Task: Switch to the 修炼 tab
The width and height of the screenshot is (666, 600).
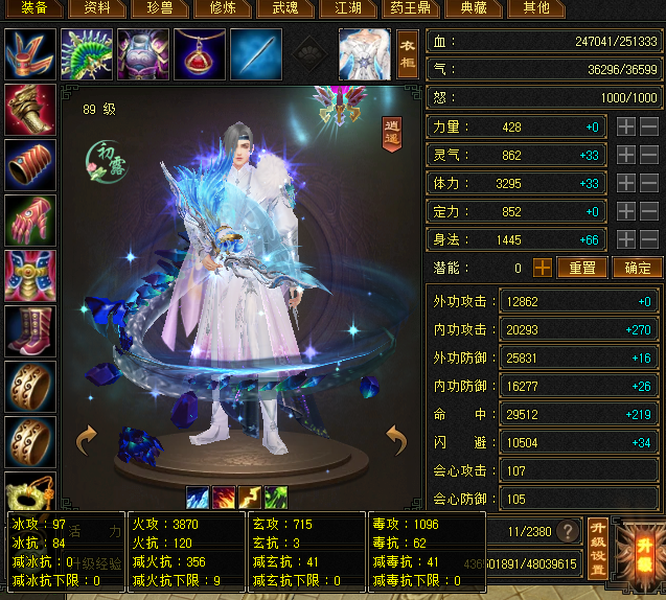Action: 223,8
